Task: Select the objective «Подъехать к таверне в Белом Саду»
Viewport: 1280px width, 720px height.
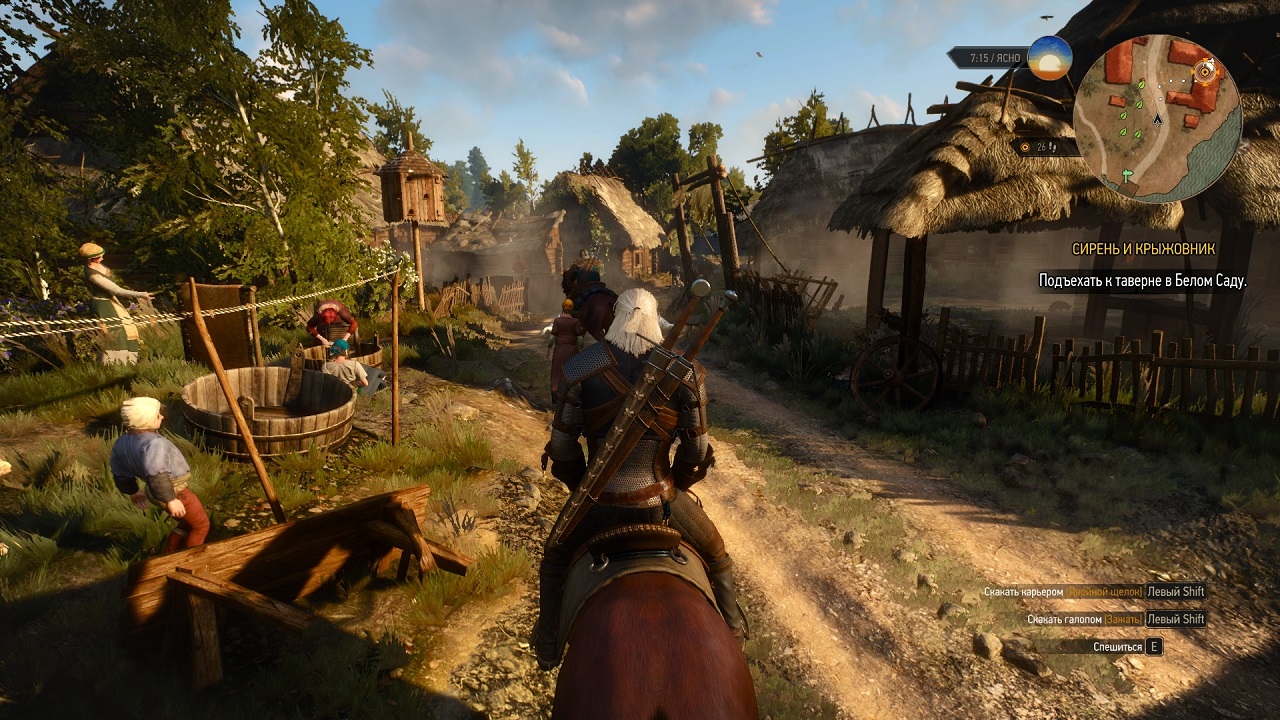Action: pyautogui.click(x=1142, y=281)
